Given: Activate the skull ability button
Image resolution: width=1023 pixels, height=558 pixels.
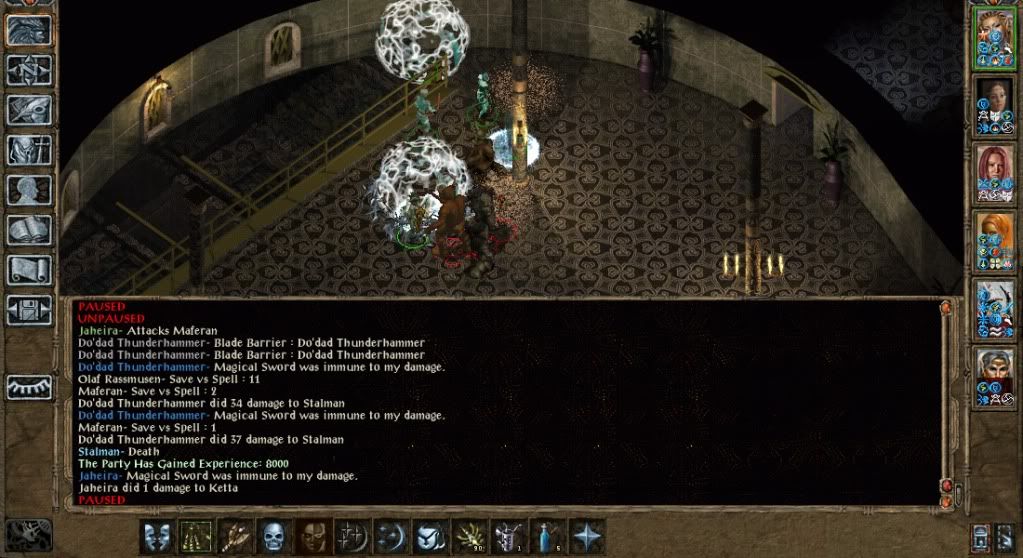Looking at the screenshot, I should point(274,537).
